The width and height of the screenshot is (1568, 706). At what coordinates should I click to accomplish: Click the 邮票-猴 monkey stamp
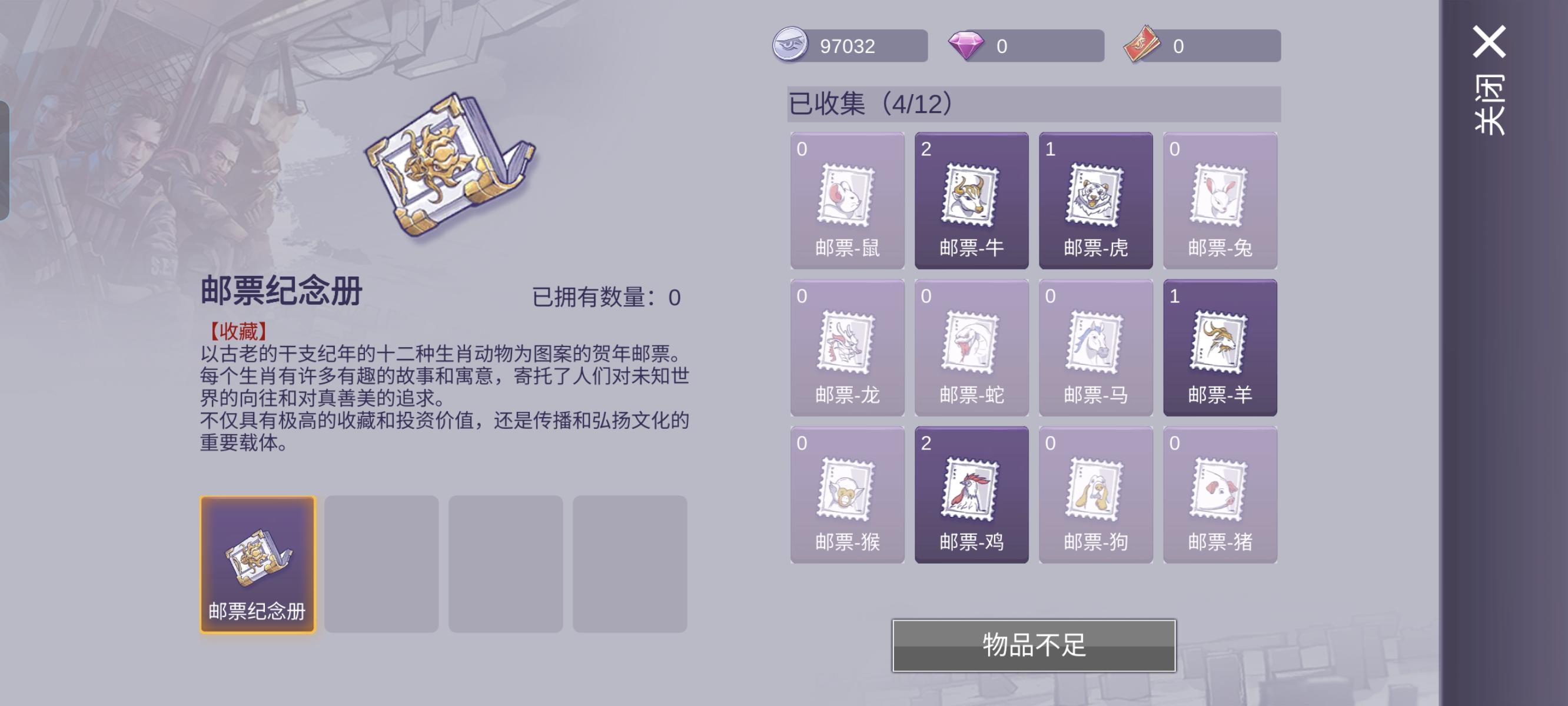tap(848, 494)
